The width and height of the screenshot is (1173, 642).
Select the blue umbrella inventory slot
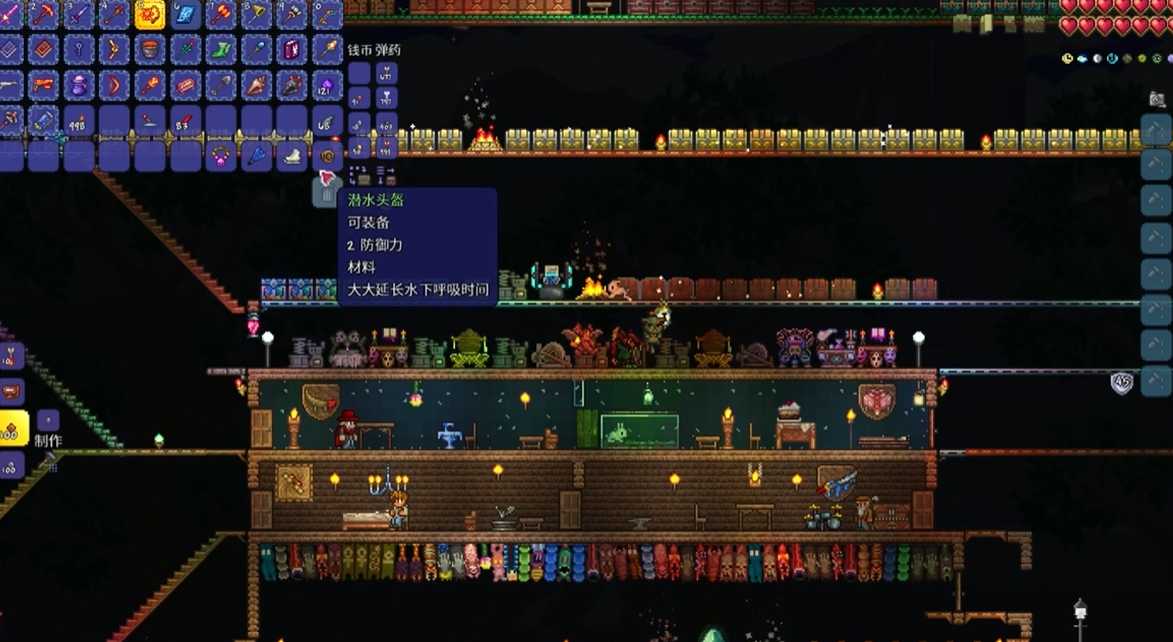coord(256,155)
